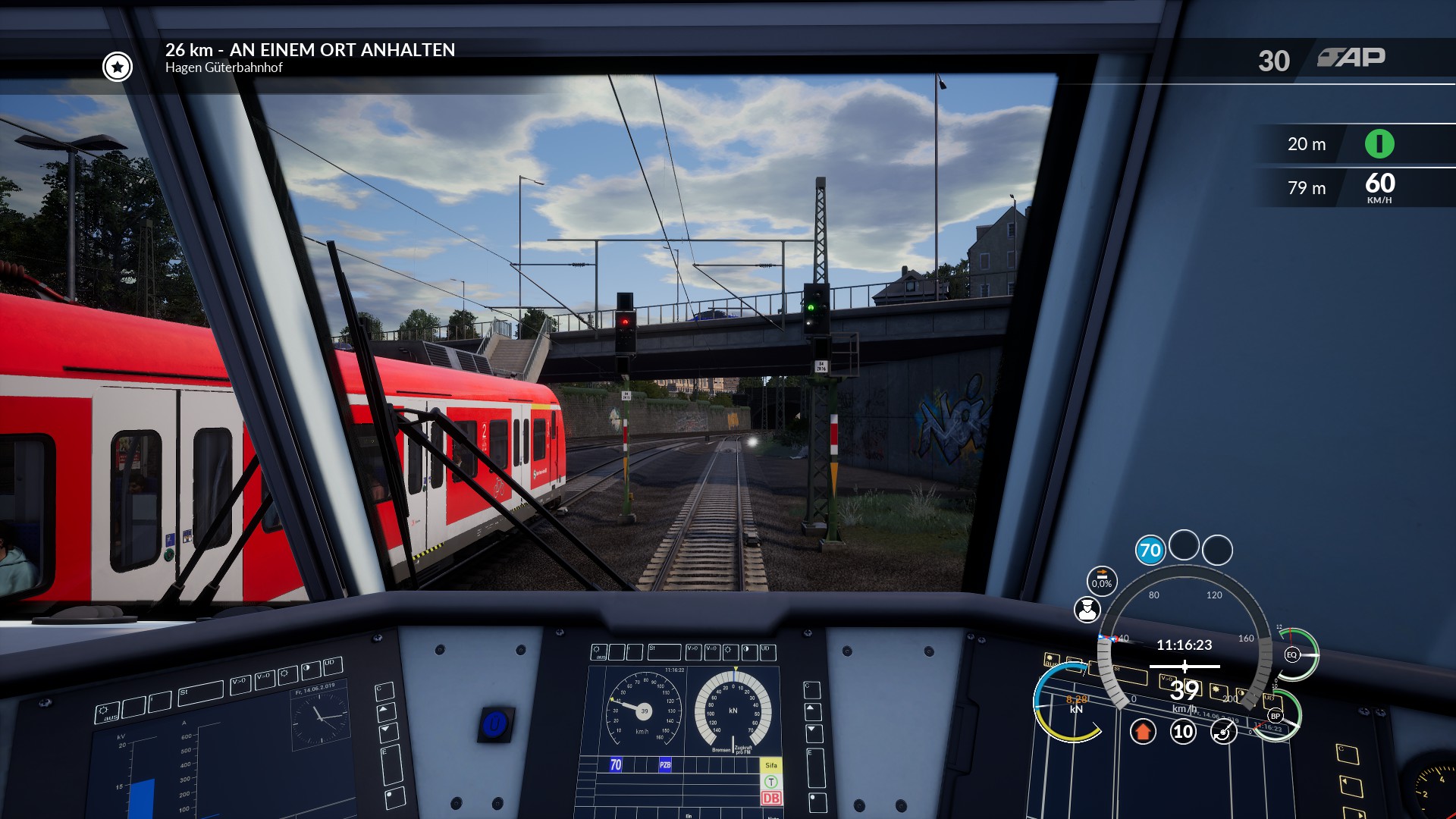Select the gradient percentage icon
This screenshot has width=1456, height=819.
coord(1102,580)
